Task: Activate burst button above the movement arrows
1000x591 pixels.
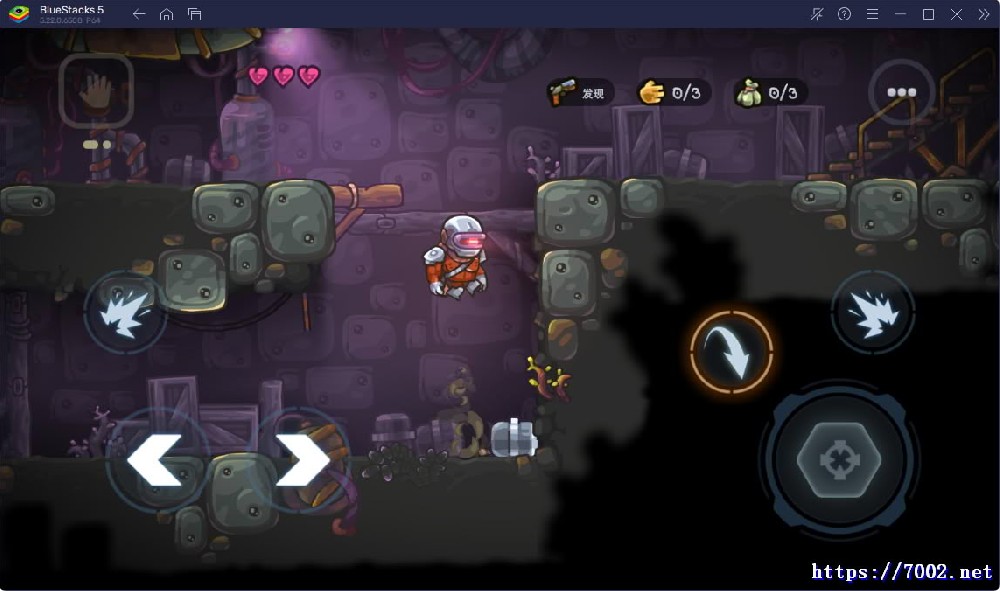Action: 125,313
